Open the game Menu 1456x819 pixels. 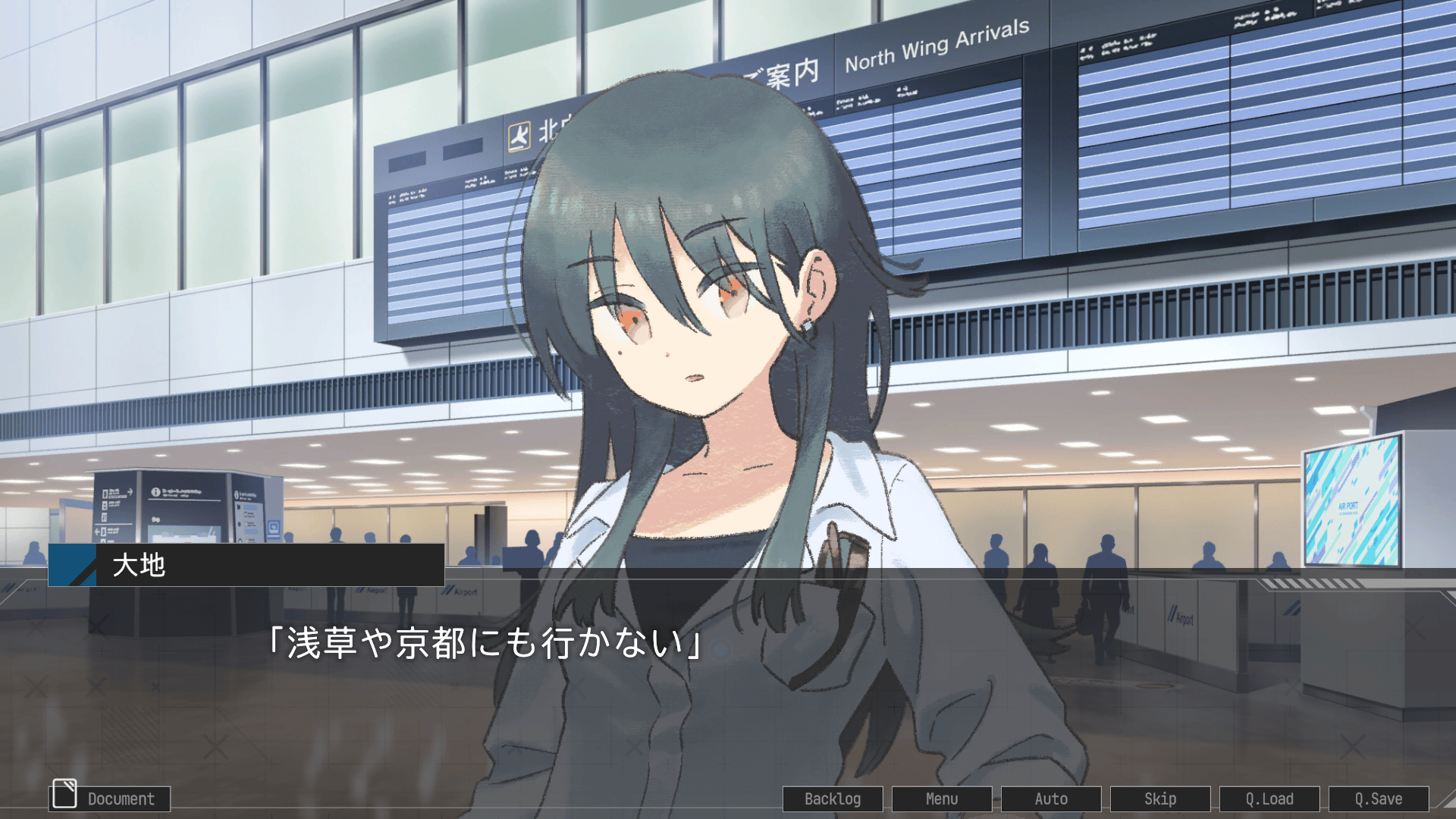tap(942, 798)
